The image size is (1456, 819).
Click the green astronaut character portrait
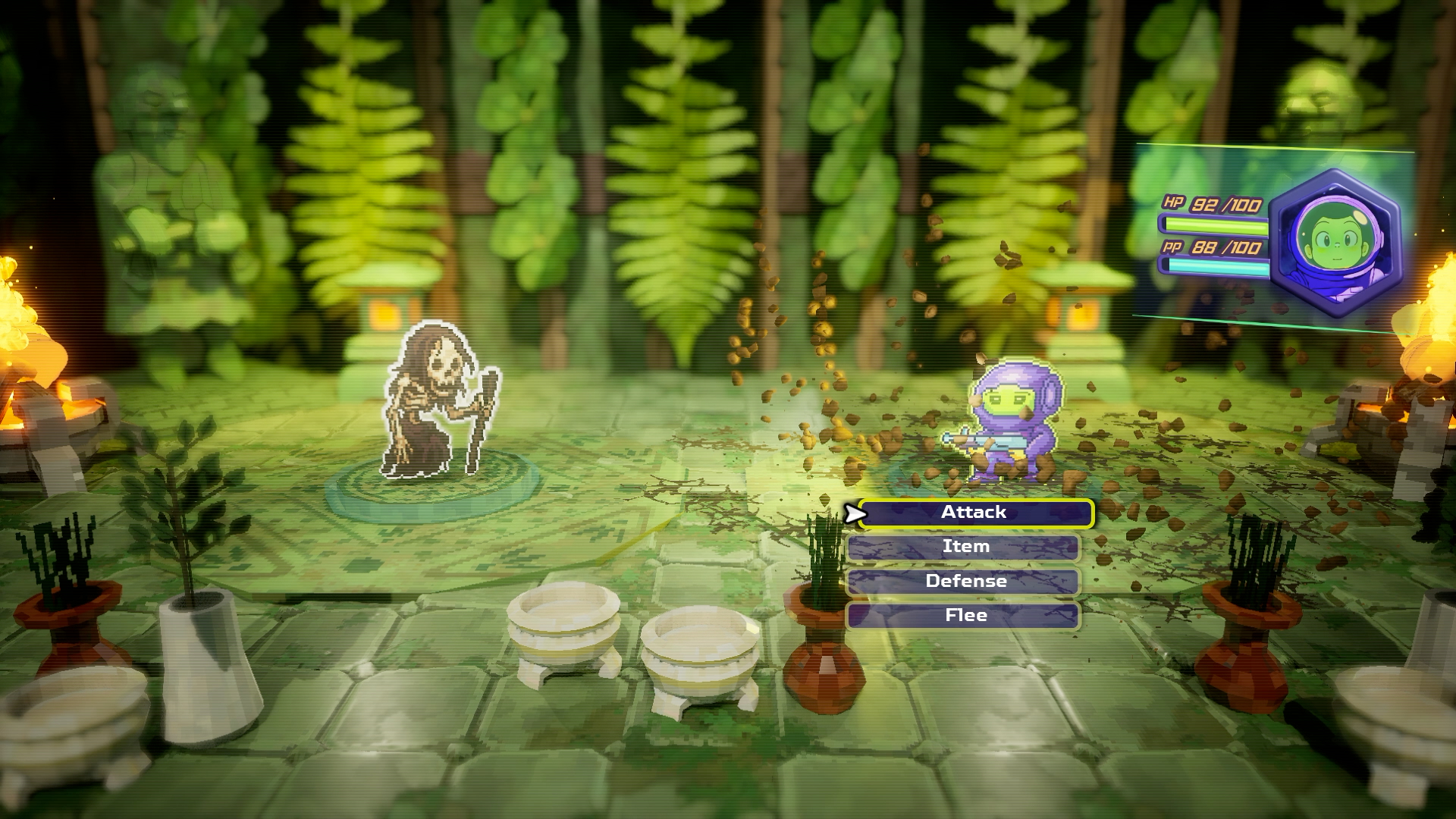1336,244
